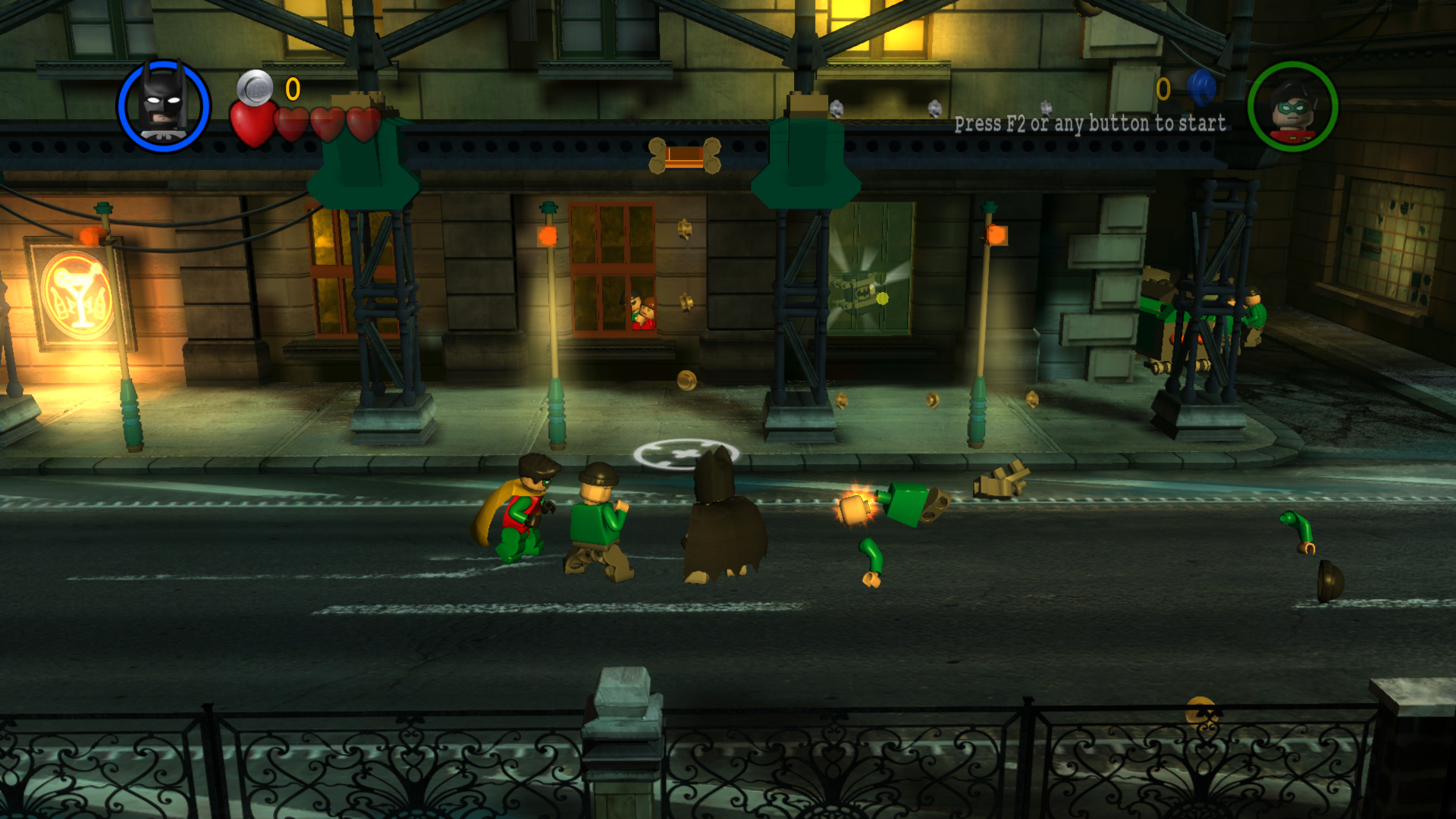Click the silver stud counter icon
Viewport: 1456px width, 819px height.
point(255,88)
